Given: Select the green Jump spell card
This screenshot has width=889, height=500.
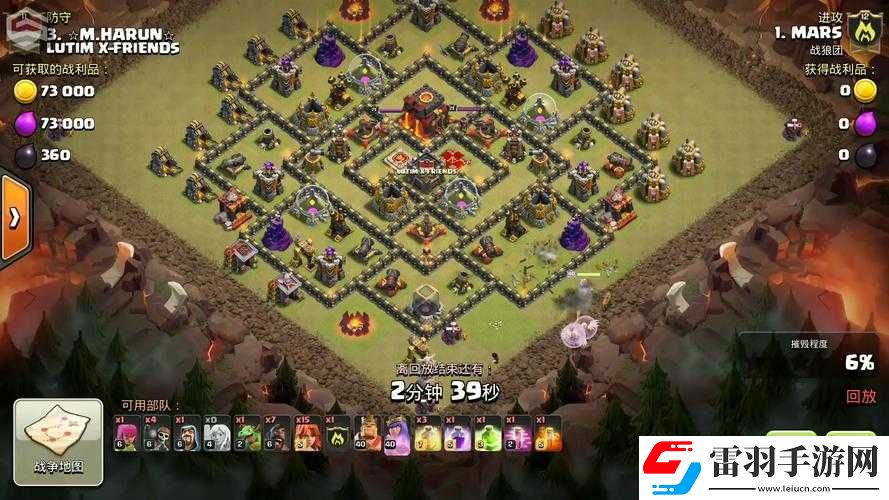Looking at the screenshot, I should pos(488,434).
